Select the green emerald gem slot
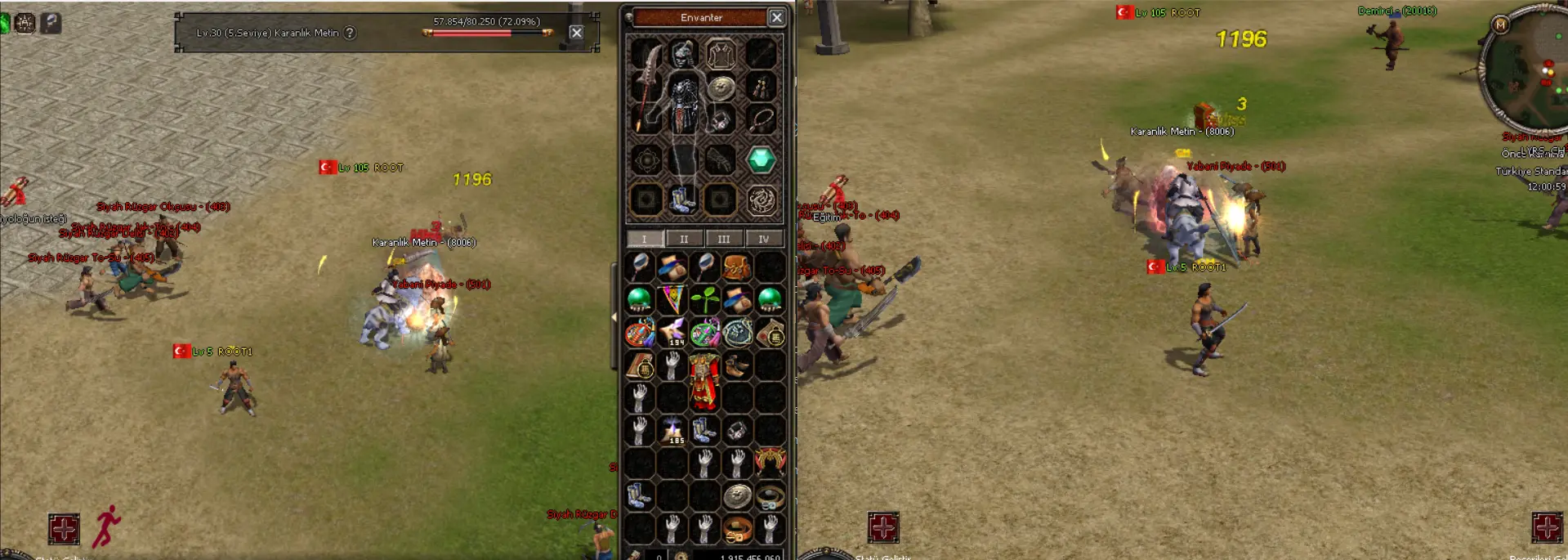The width and height of the screenshot is (1568, 560). tap(761, 159)
